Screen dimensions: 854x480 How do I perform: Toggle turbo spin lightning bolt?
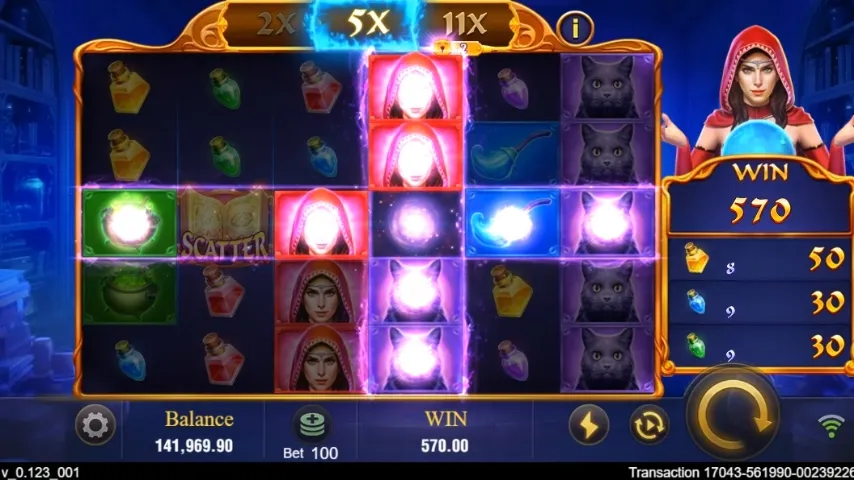click(589, 426)
